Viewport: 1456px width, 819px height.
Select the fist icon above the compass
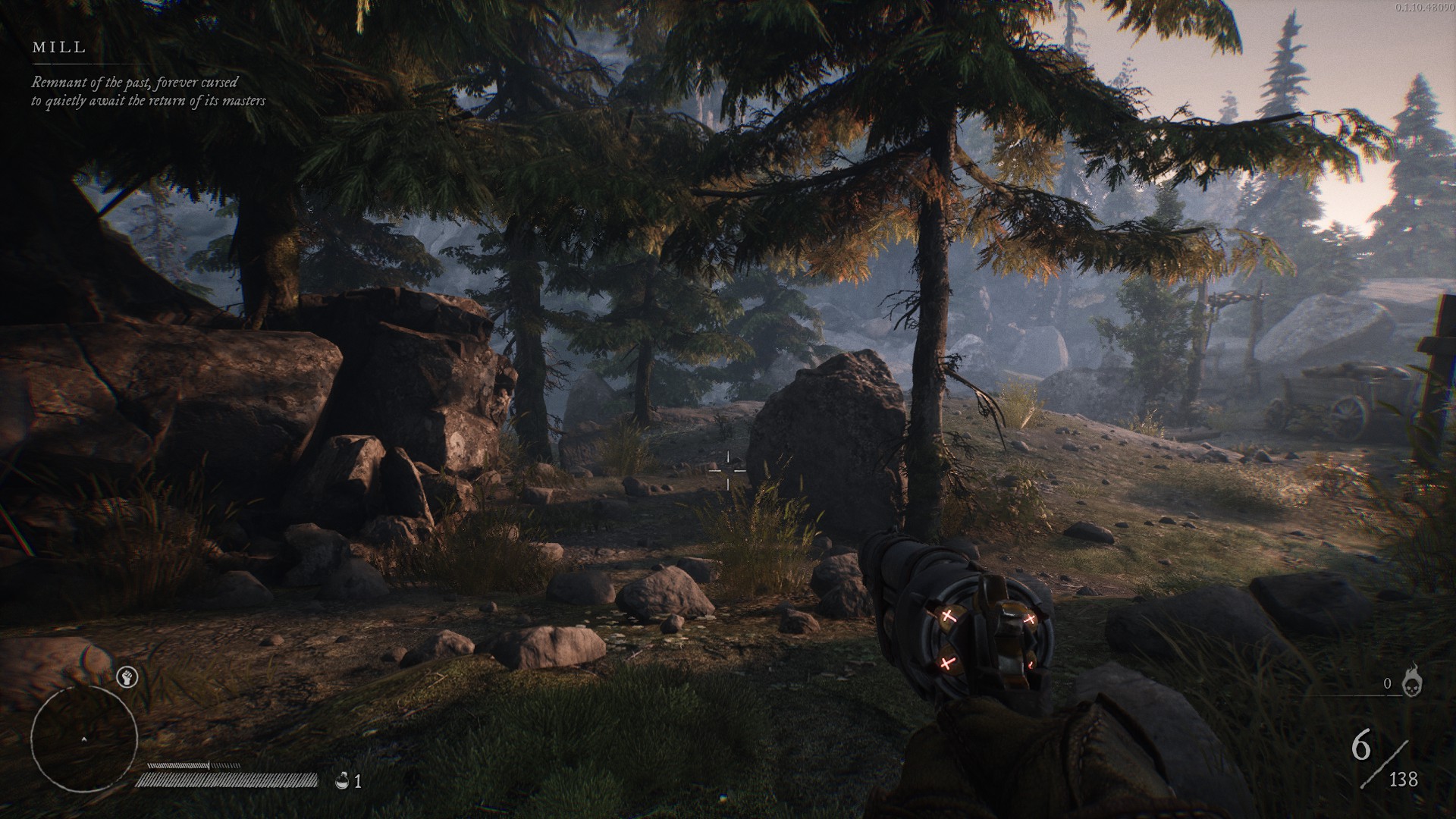(127, 677)
